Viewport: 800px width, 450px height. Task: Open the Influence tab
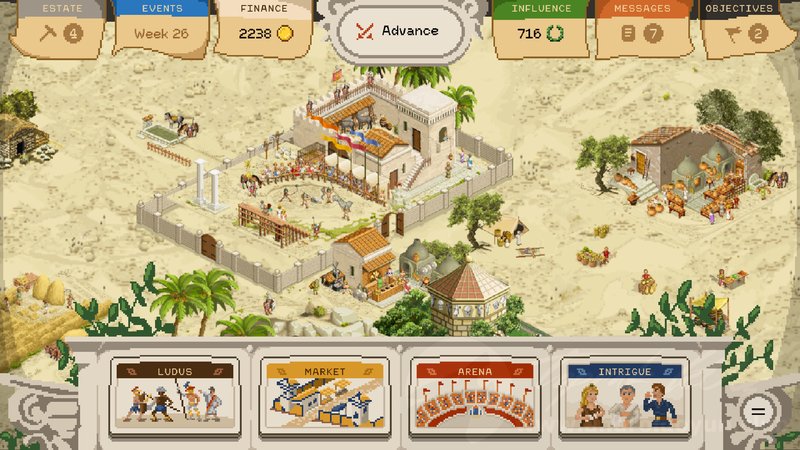click(541, 30)
